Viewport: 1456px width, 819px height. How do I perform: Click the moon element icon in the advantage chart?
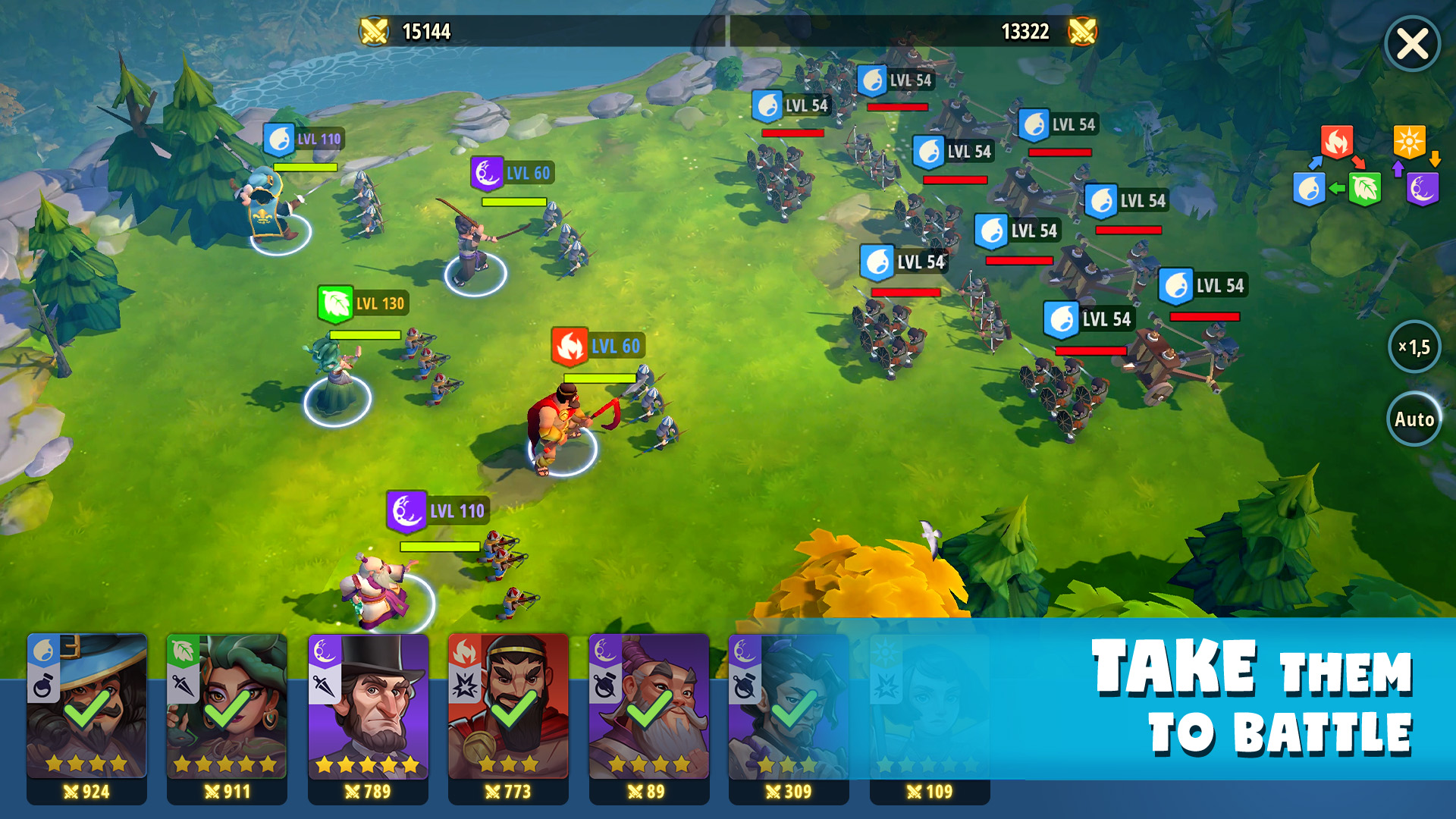pyautogui.click(x=1423, y=190)
